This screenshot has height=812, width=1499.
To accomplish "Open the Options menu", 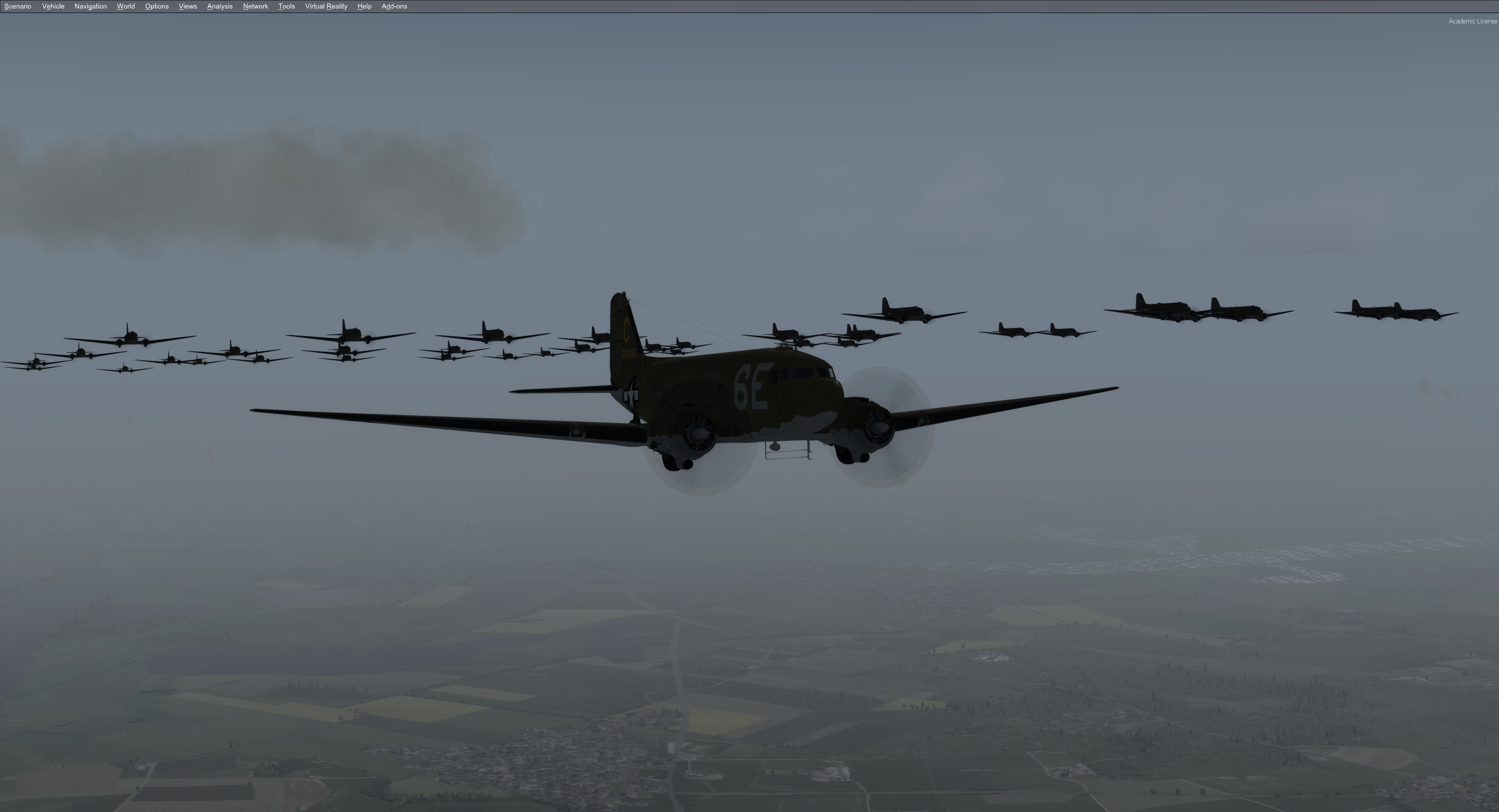I will [x=157, y=6].
